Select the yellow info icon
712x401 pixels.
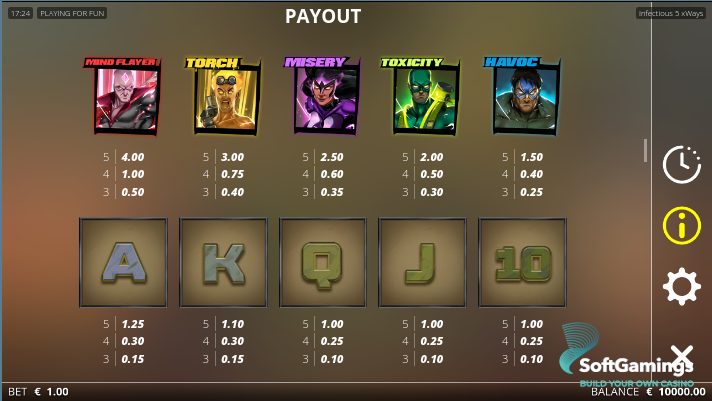(681, 225)
